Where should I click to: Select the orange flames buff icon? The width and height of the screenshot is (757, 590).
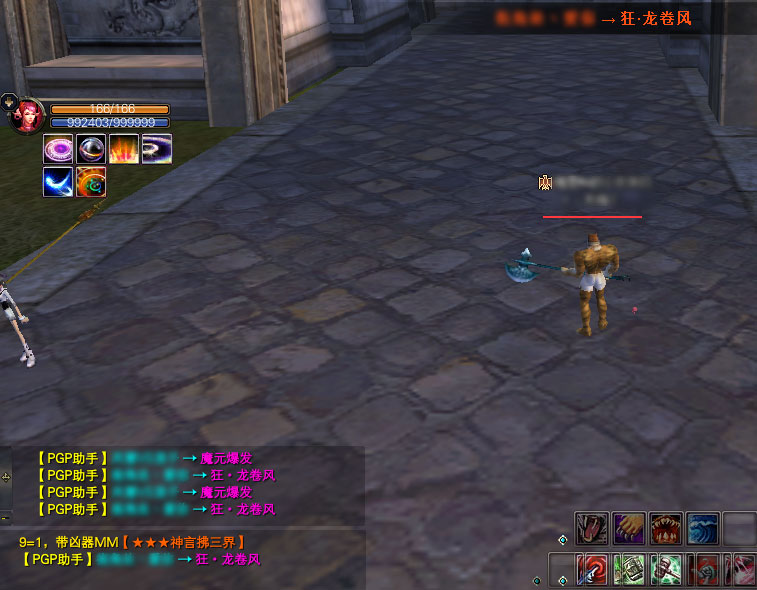pos(123,149)
